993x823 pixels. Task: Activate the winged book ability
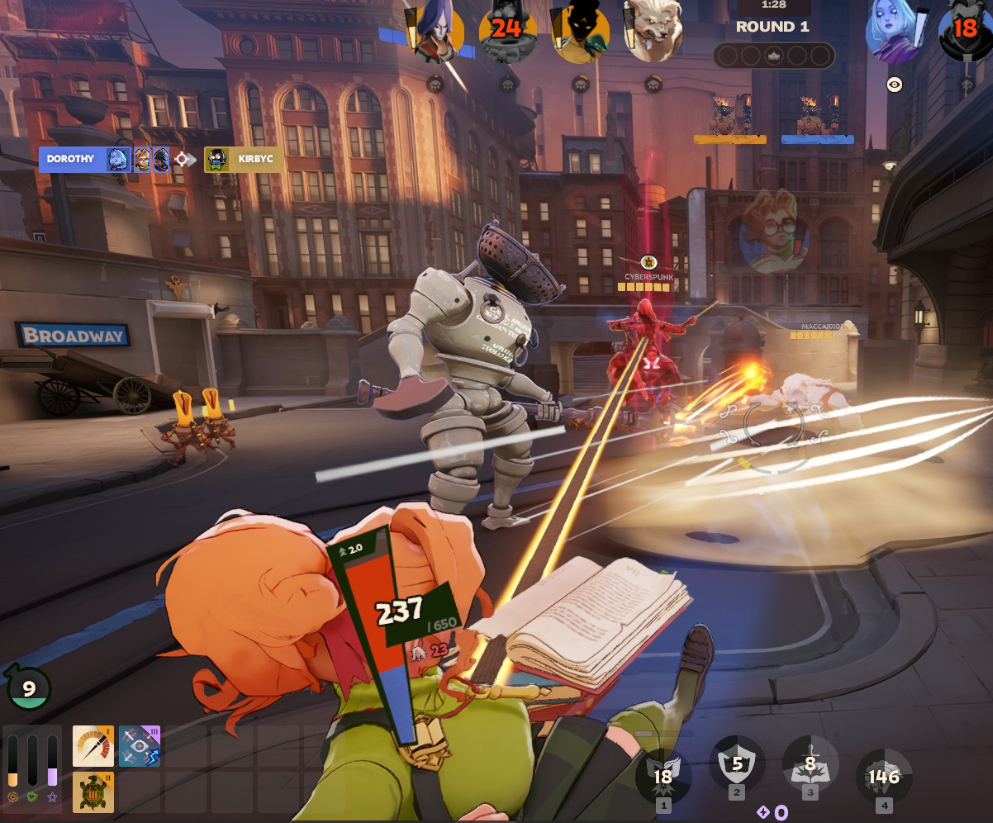663,776
